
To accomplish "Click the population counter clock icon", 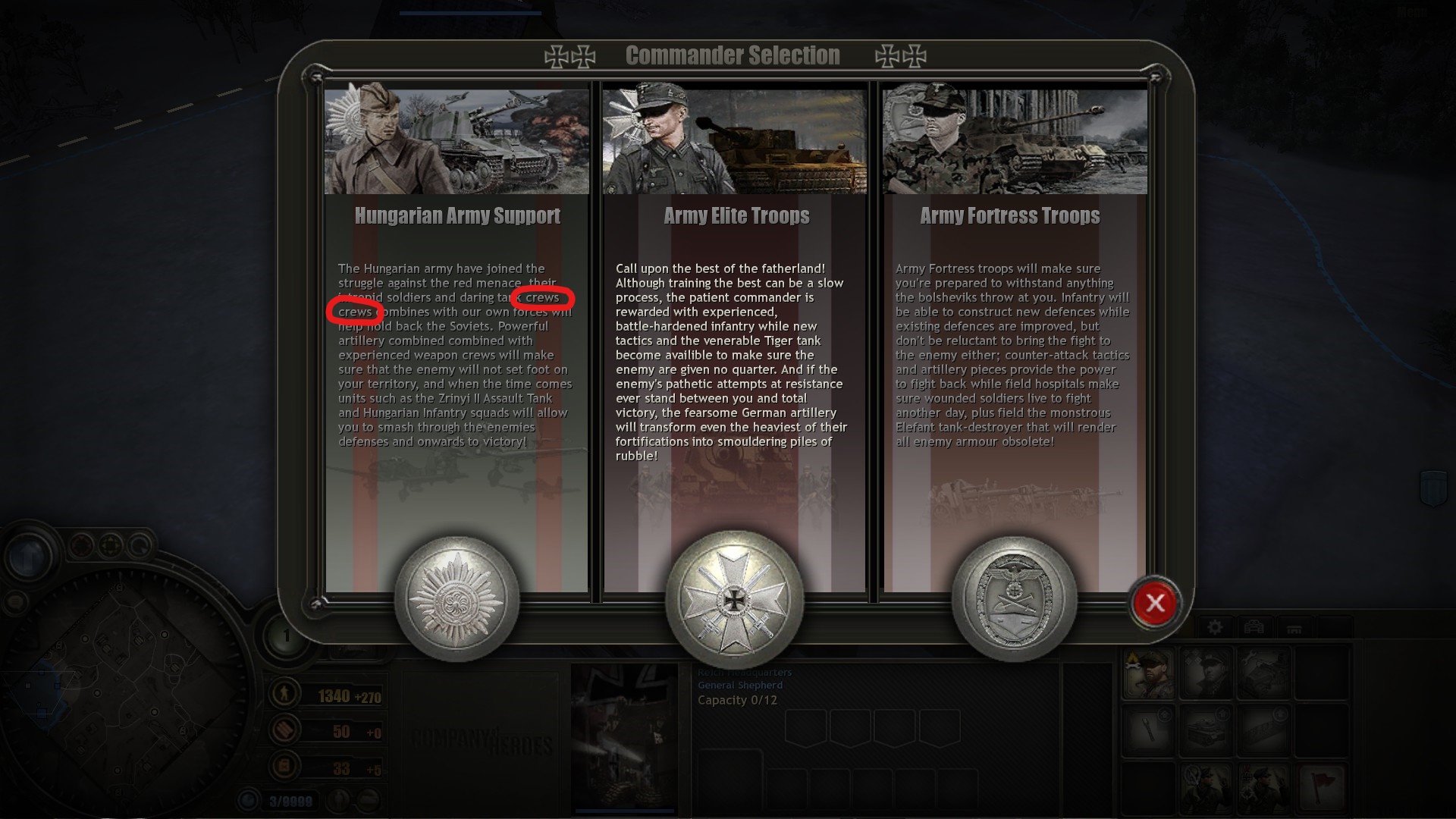I will [248, 799].
